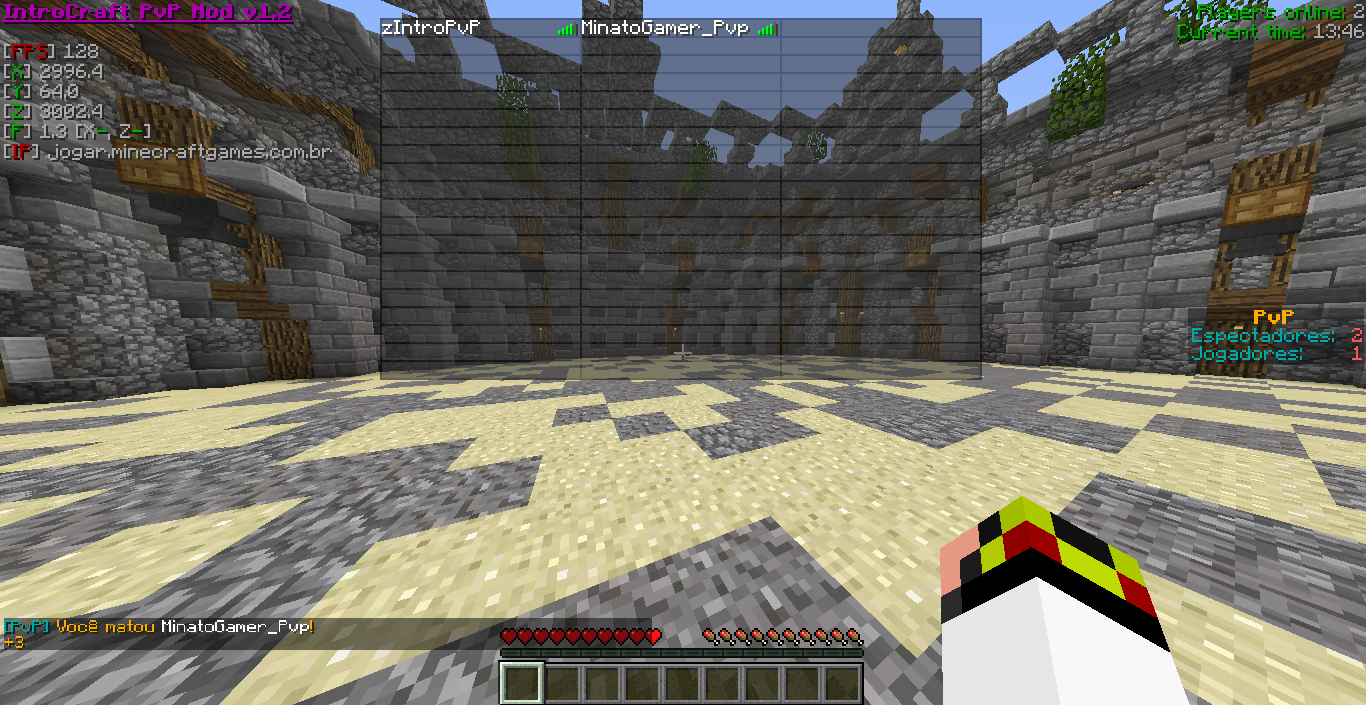The height and width of the screenshot is (705, 1366).
Task: Click the PvP kill message in chat
Action: [x=158, y=627]
